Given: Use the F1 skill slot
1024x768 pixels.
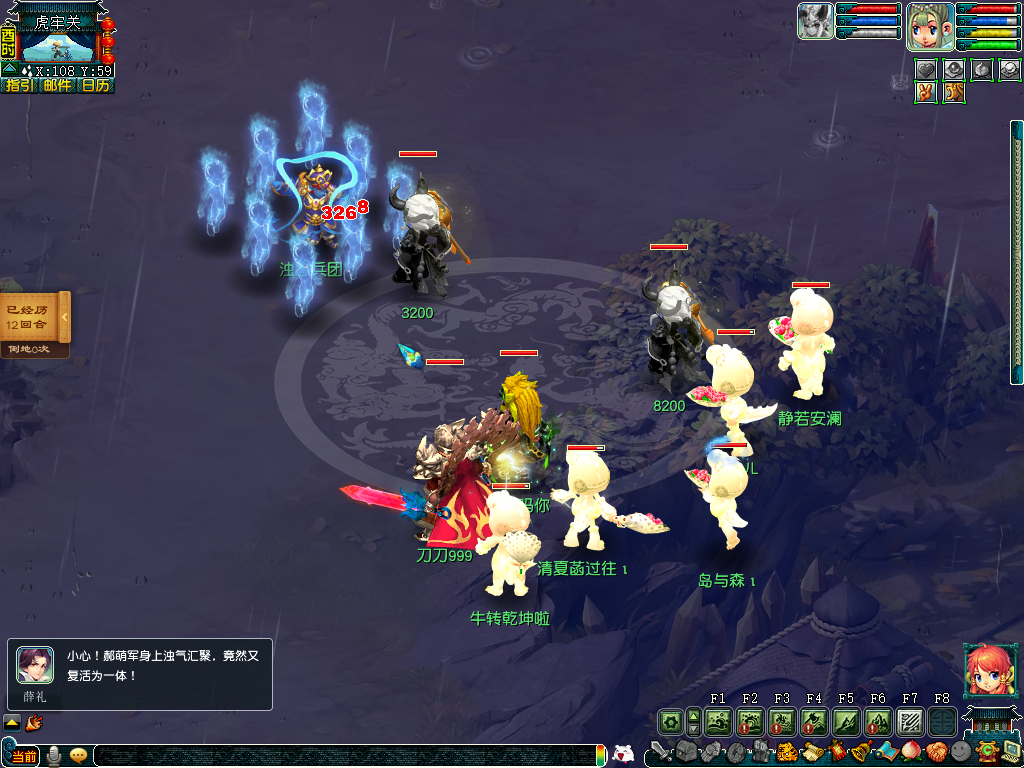Looking at the screenshot, I should point(718,721).
